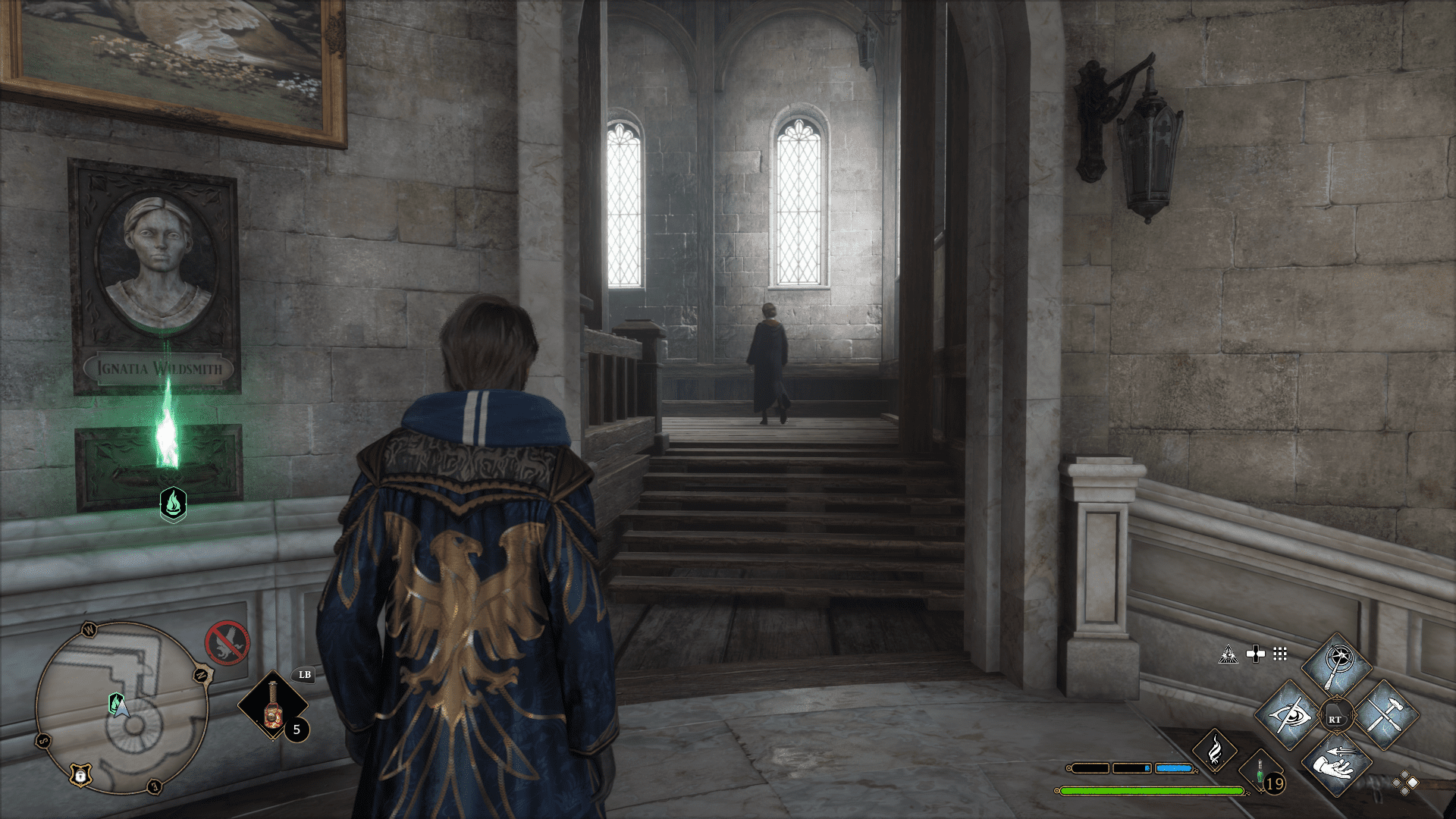The width and height of the screenshot is (1456, 819).
Task: Click the eye-in-triangle Revelio icon
Action: [x=1228, y=654]
